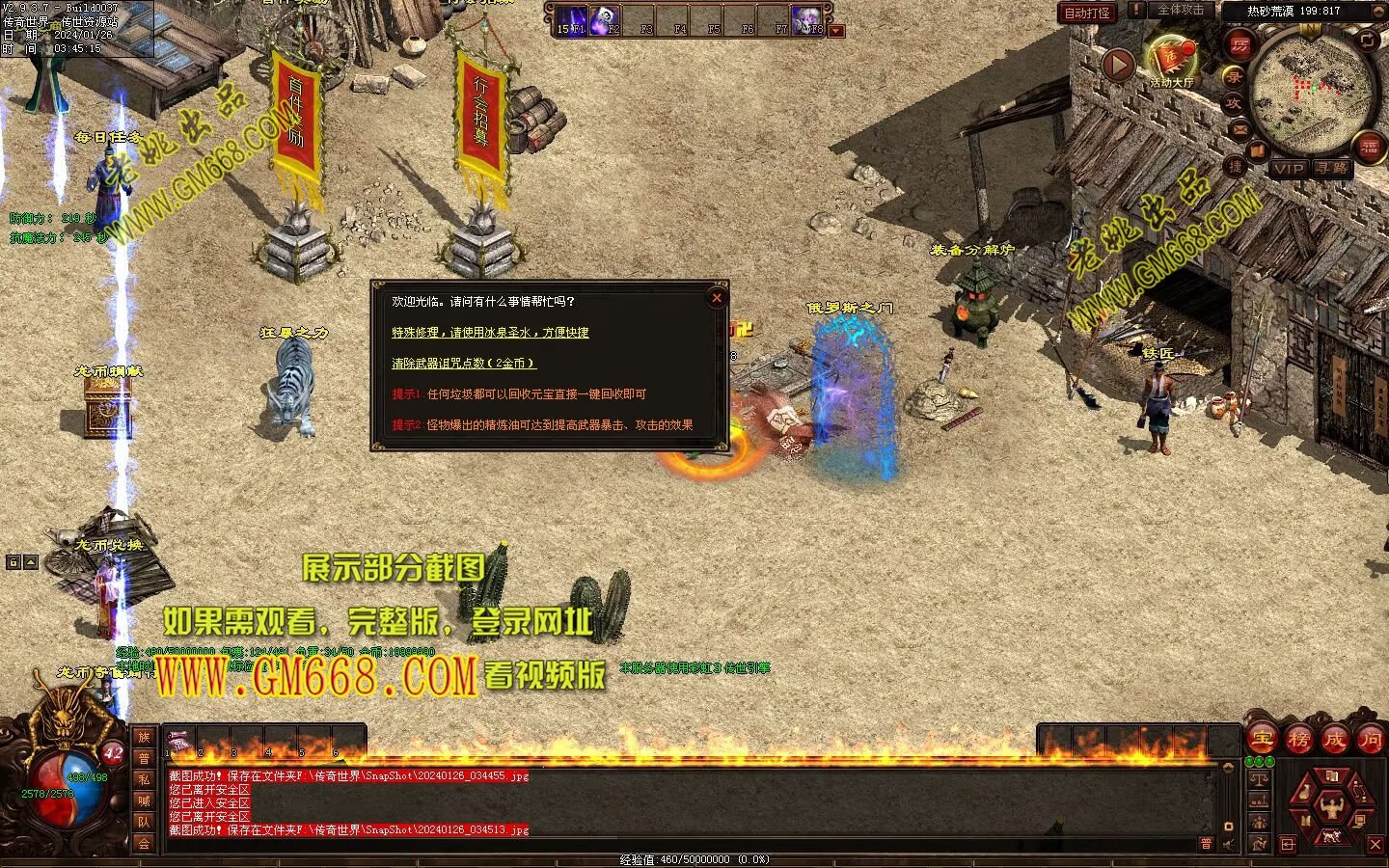
Task: Open the 活动大厅 activity hall icon
Action: pyautogui.click(x=1171, y=60)
